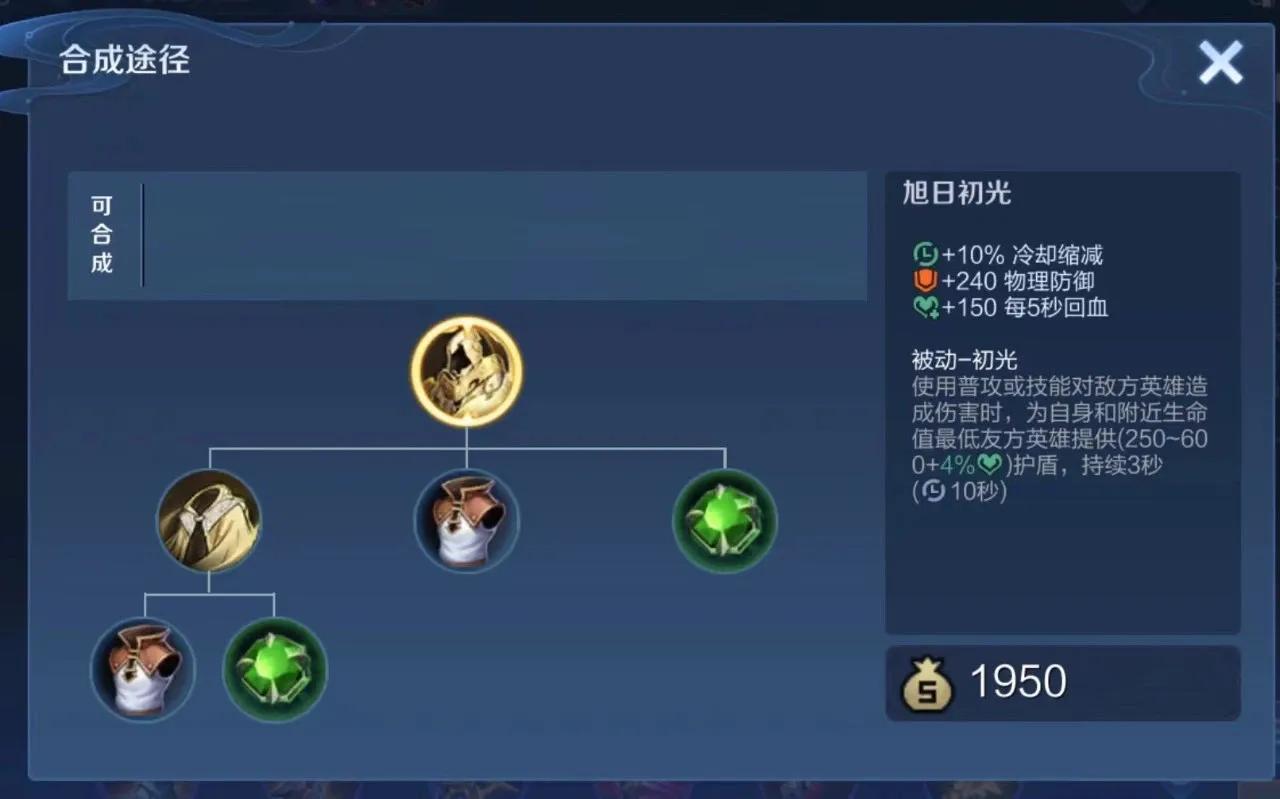The height and width of the screenshot is (799, 1280).
Task: Select the golden 旭日初光 item at tree top
Action: [465, 371]
